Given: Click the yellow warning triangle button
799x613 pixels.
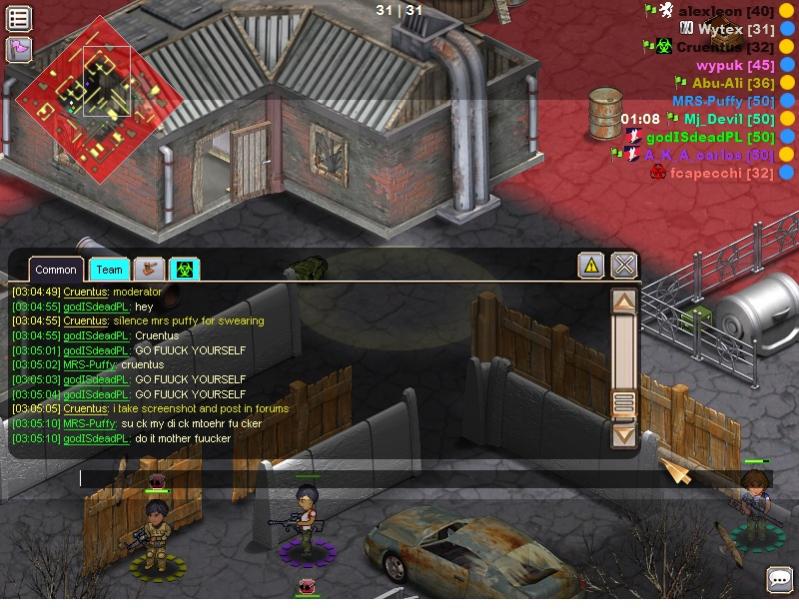Looking at the screenshot, I should [591, 265].
